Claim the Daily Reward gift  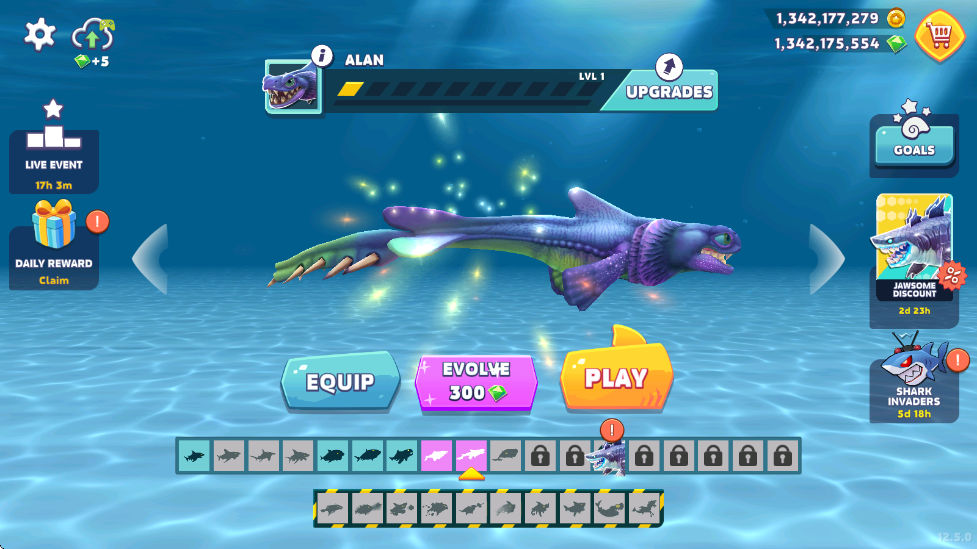click(54, 245)
